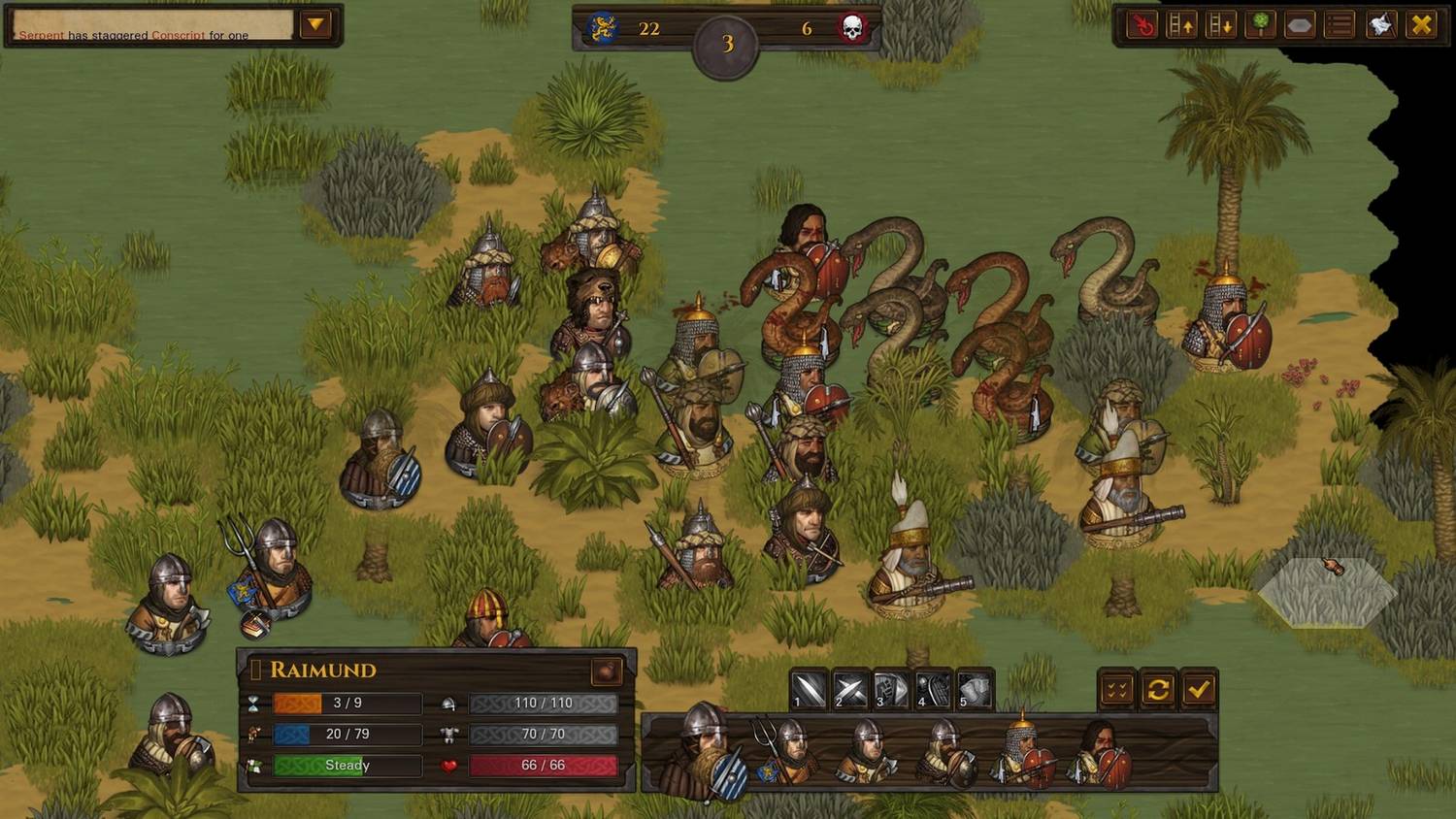This screenshot has width=1456, height=819.
Task: Raise camera level with ladder up button
Action: pyautogui.click(x=1181, y=25)
